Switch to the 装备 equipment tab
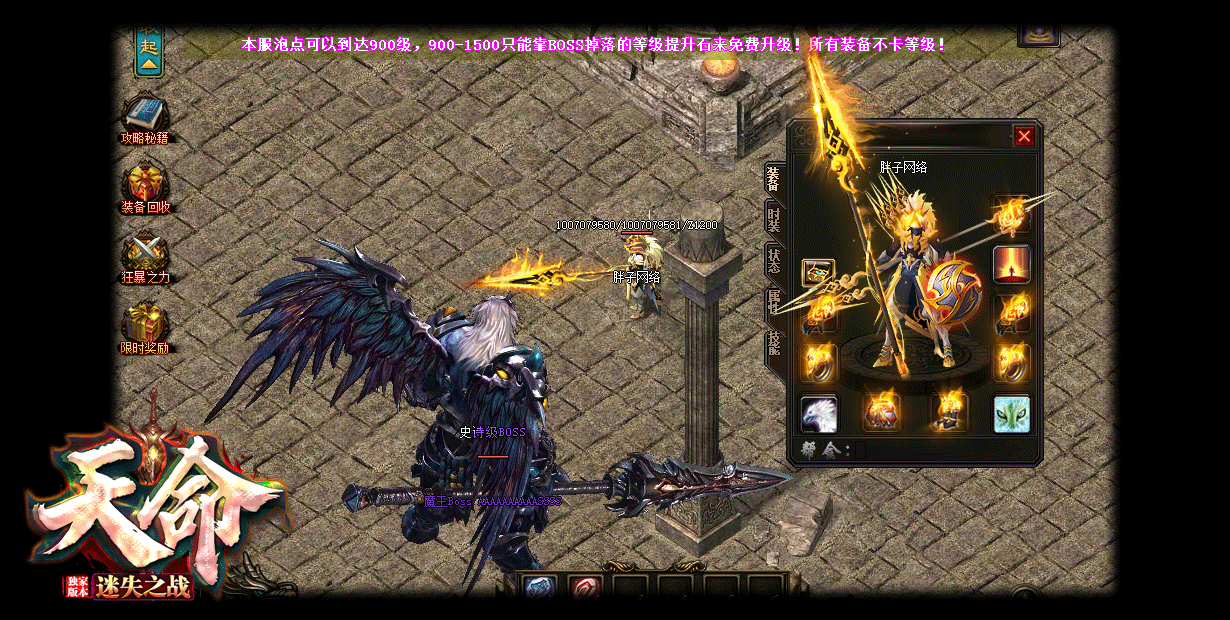Viewport: 1230px width, 620px height. point(773,180)
